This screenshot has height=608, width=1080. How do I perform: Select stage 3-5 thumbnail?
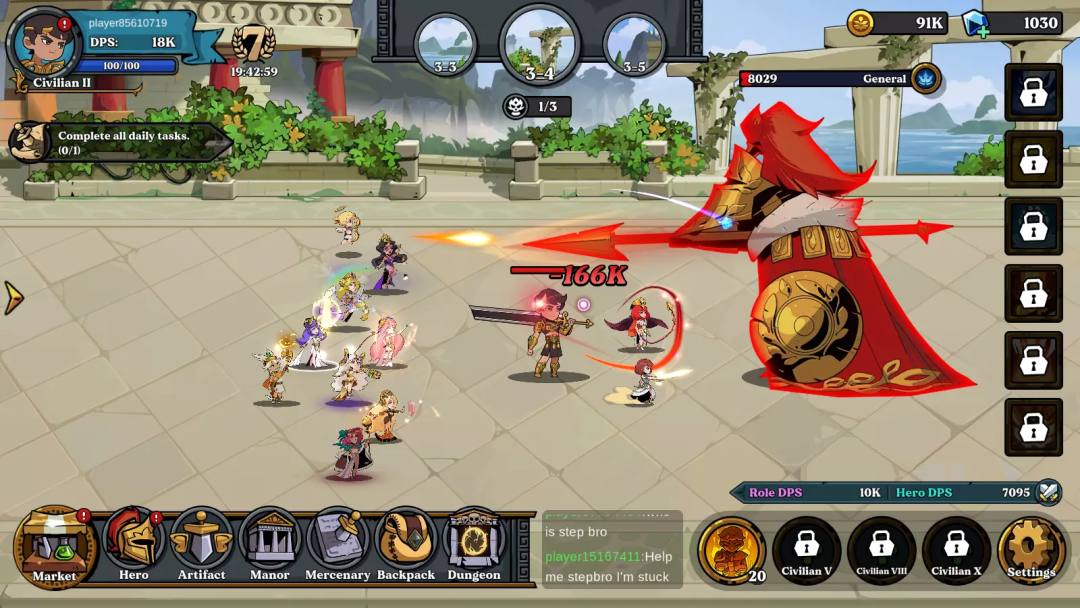coord(634,45)
